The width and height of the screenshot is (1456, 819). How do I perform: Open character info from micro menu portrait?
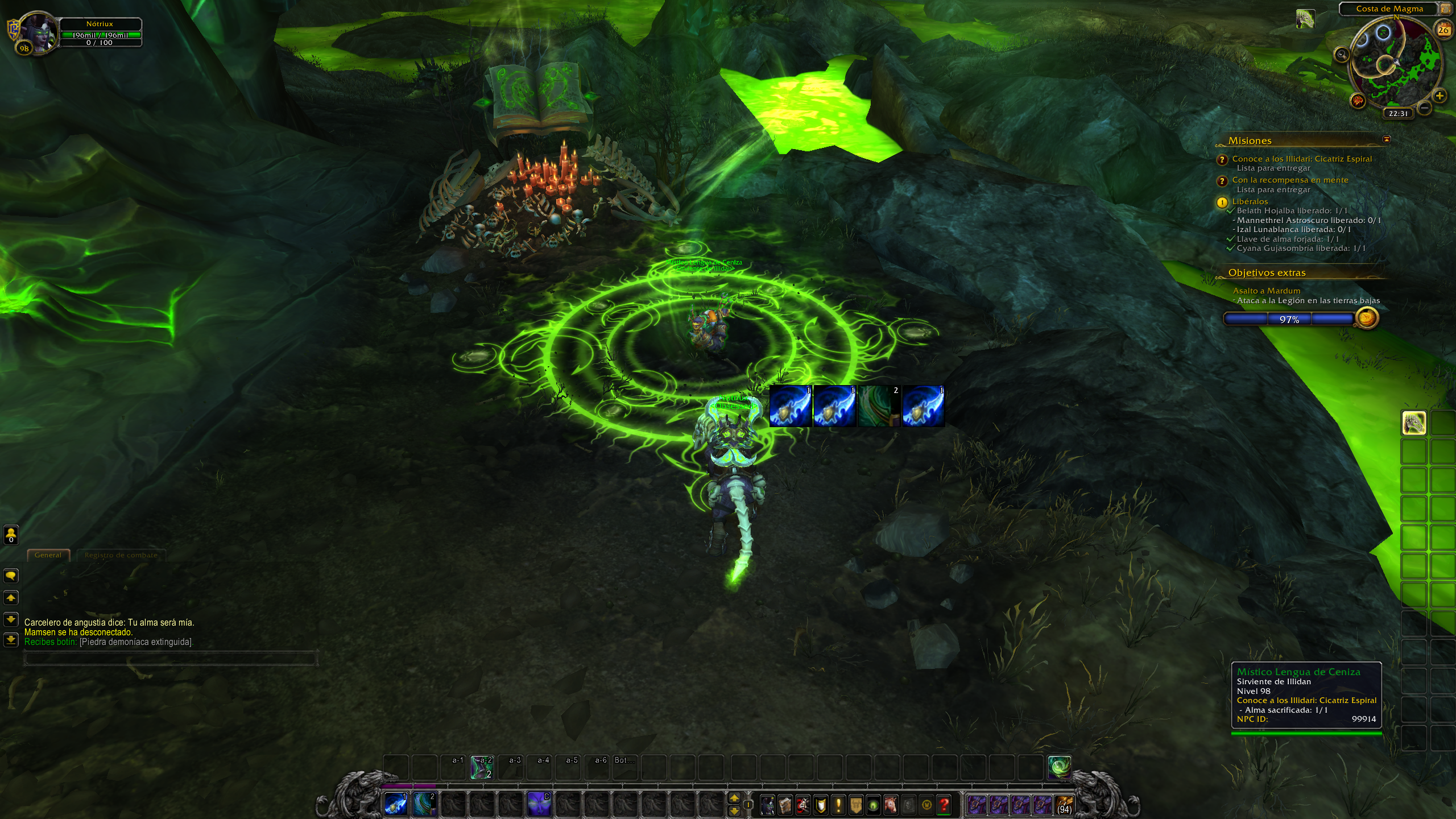point(767,805)
